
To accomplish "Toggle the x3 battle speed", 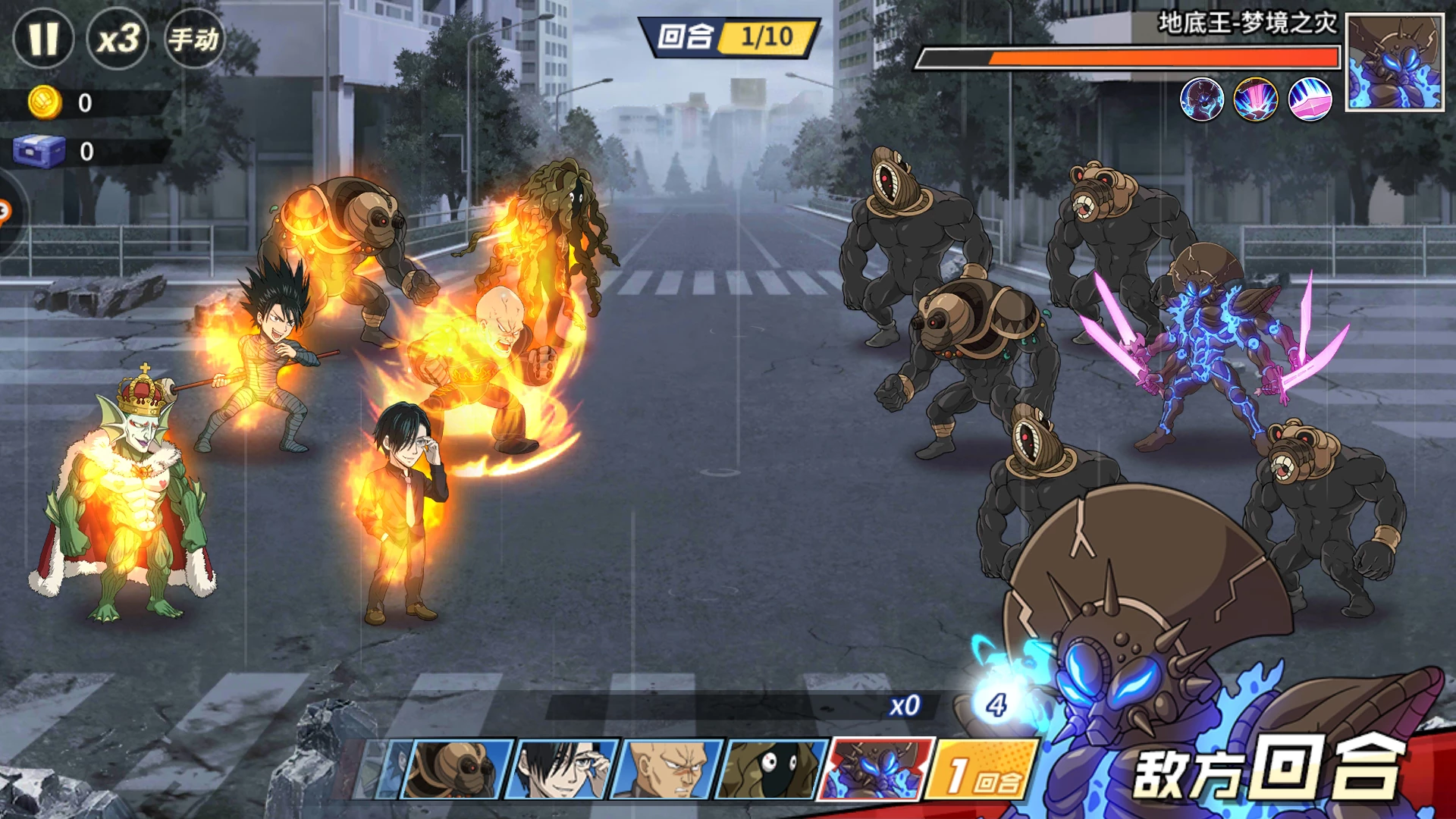I will click(x=118, y=38).
